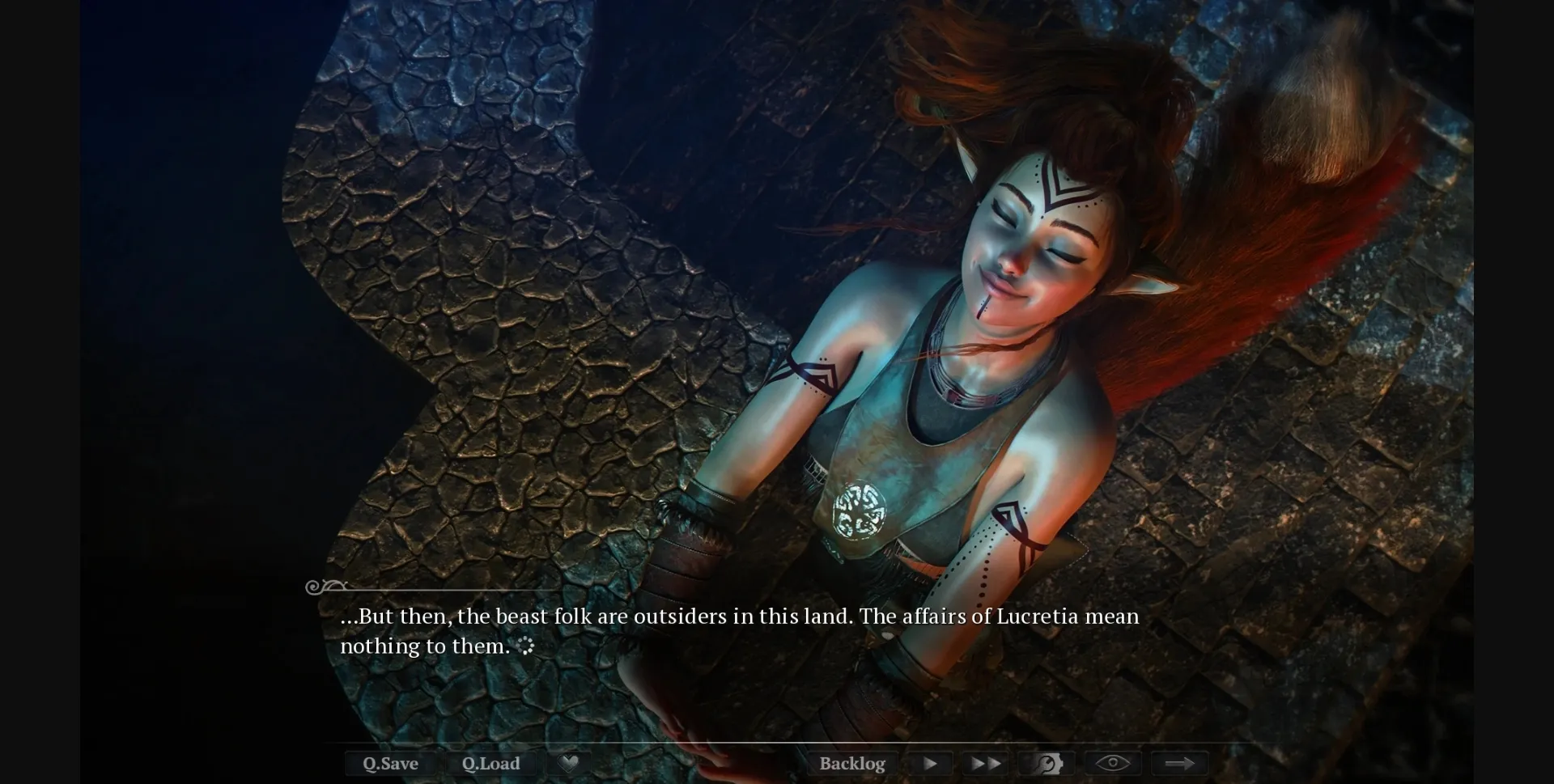Quick save the game with Q.Save
The image size is (1554, 784).
(390, 763)
